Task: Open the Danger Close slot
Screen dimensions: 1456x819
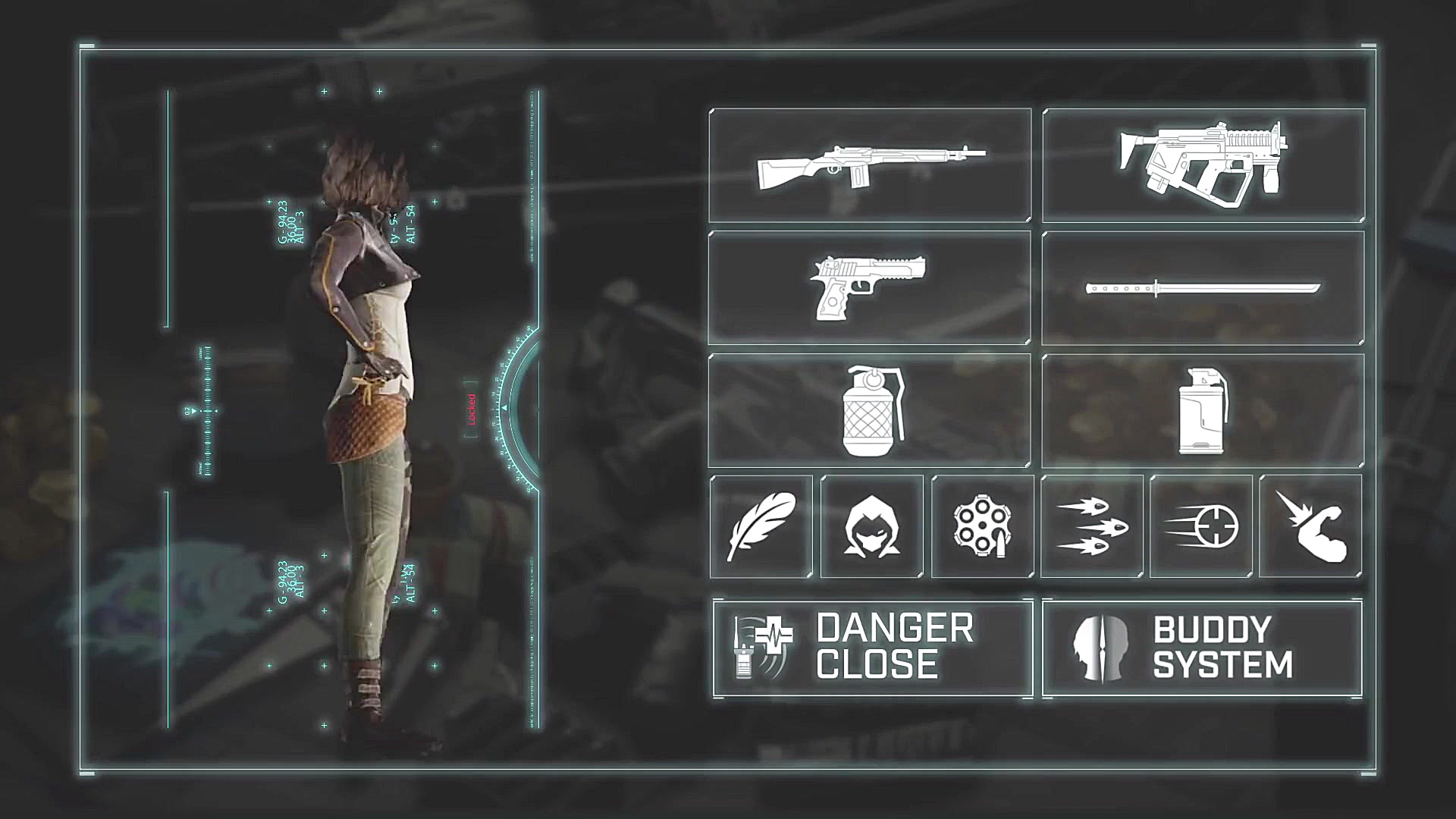Action: pyautogui.click(x=873, y=648)
